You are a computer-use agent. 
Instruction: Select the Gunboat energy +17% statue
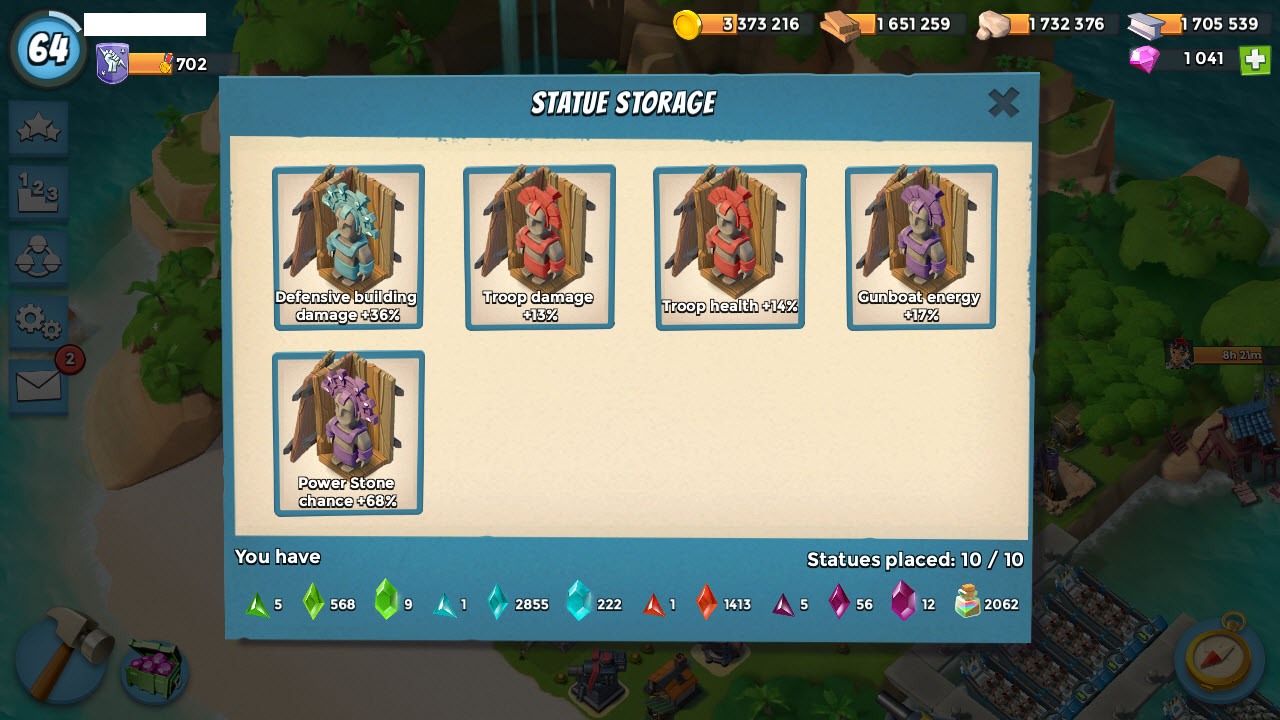click(x=921, y=247)
